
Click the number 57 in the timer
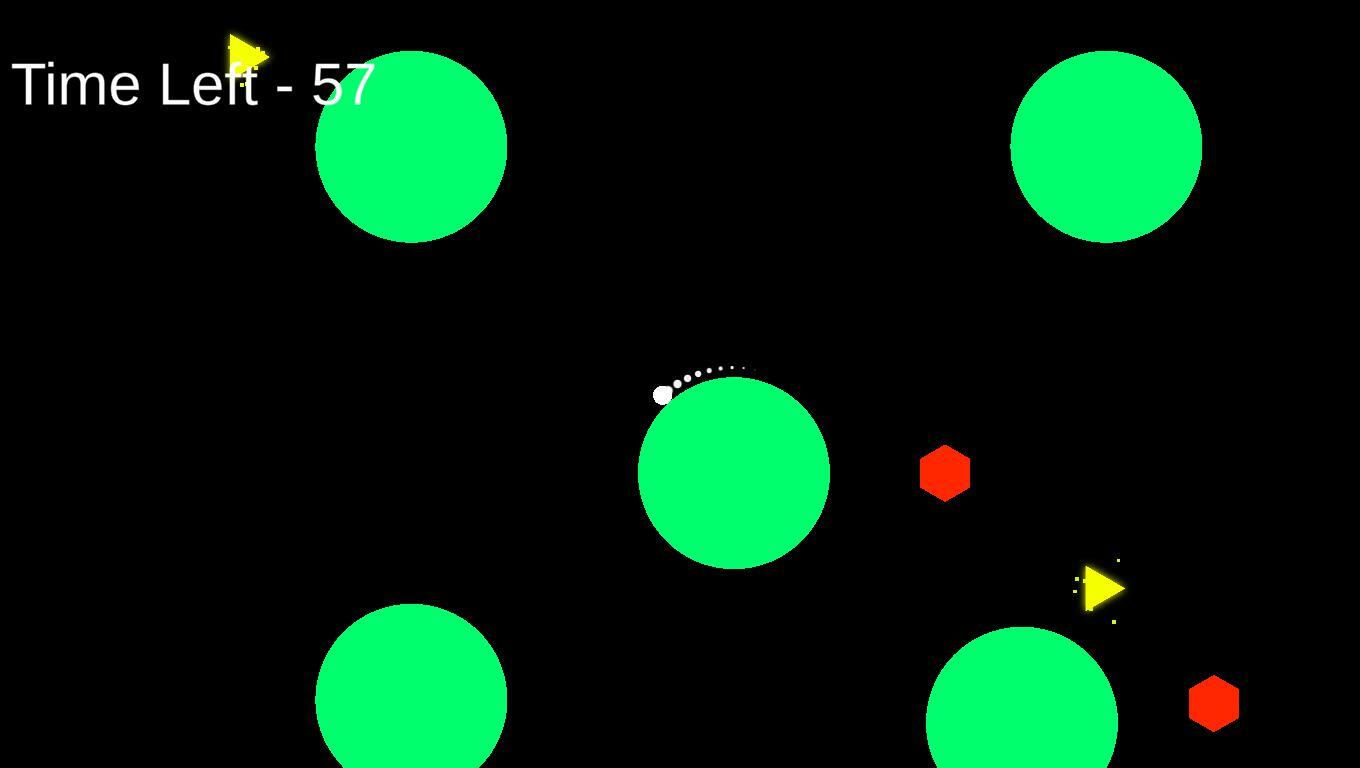345,85
